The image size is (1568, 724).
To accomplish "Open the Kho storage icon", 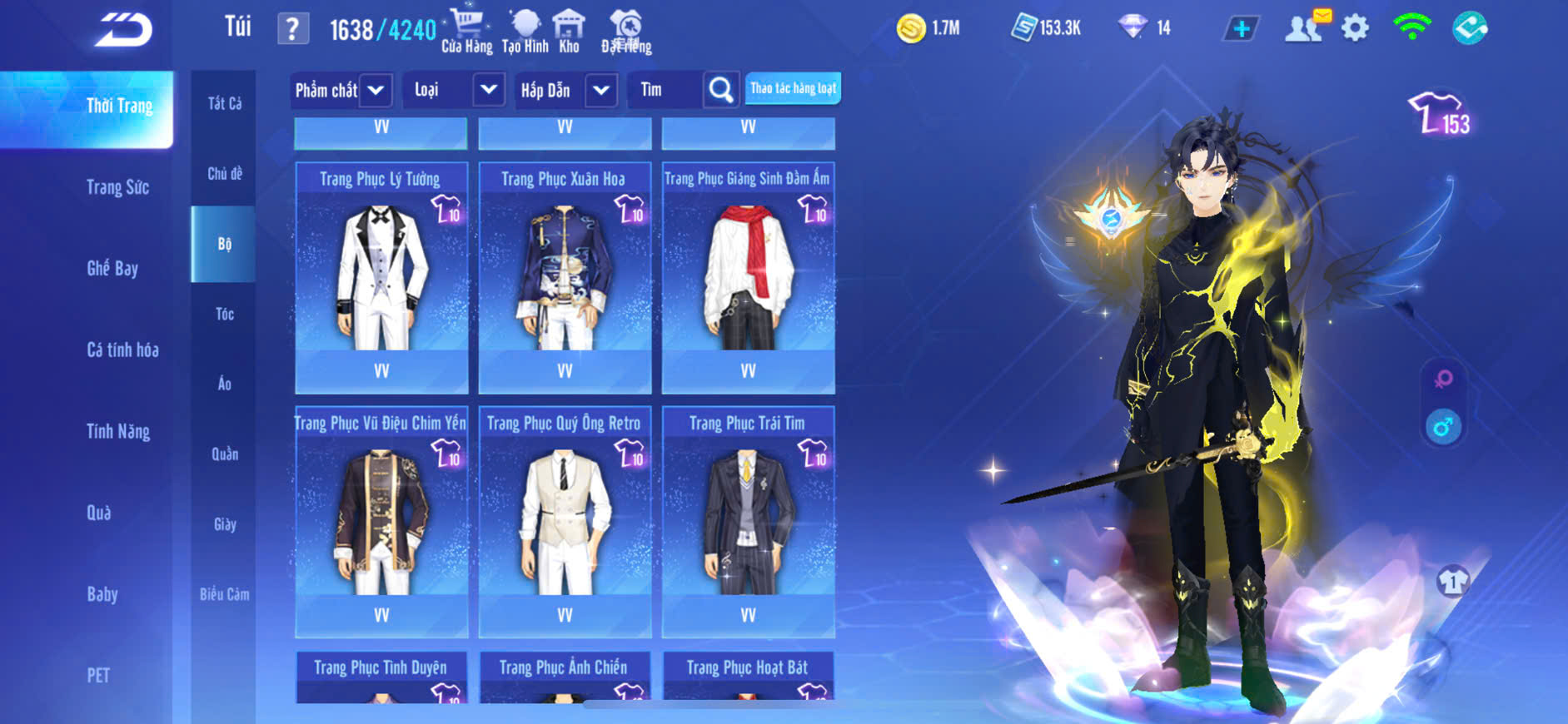I will coord(569,32).
